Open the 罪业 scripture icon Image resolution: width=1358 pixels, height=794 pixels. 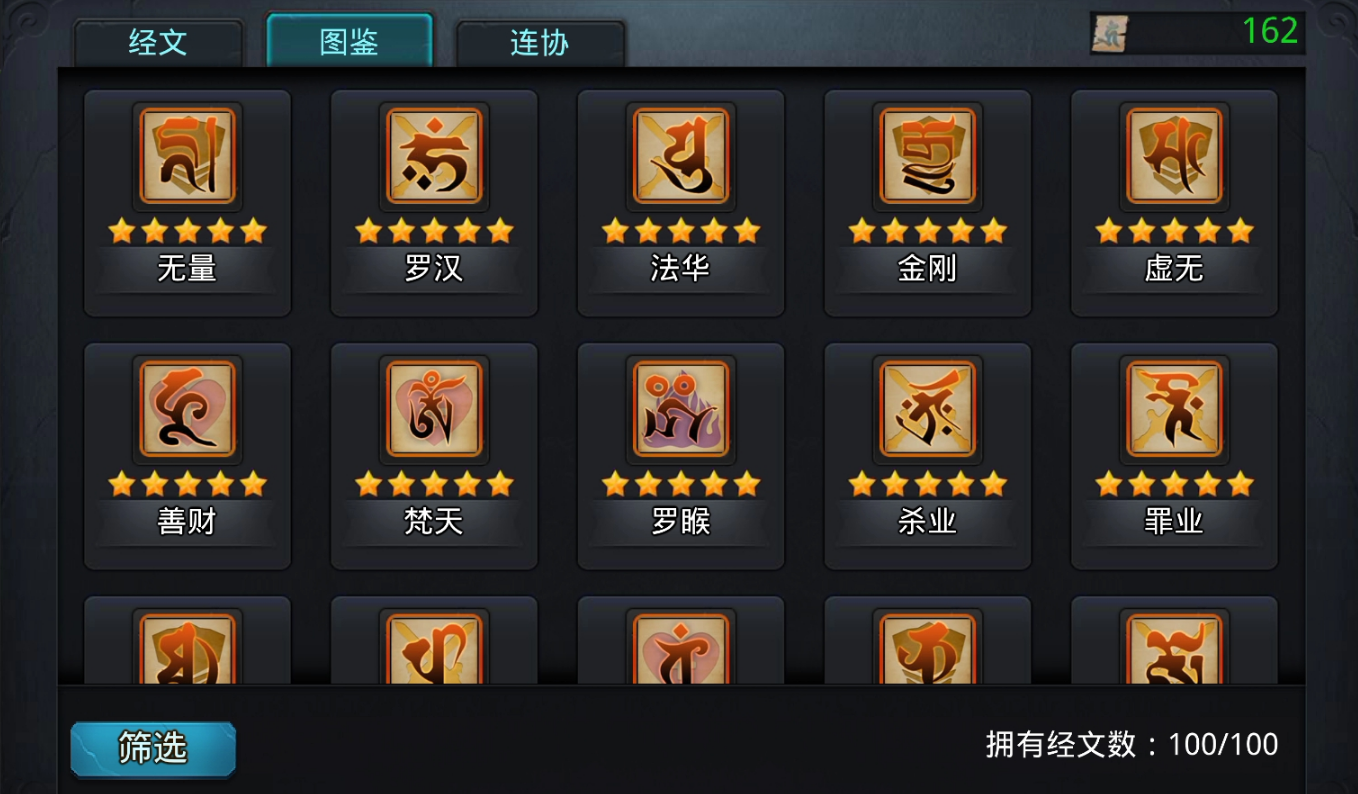(1172, 410)
